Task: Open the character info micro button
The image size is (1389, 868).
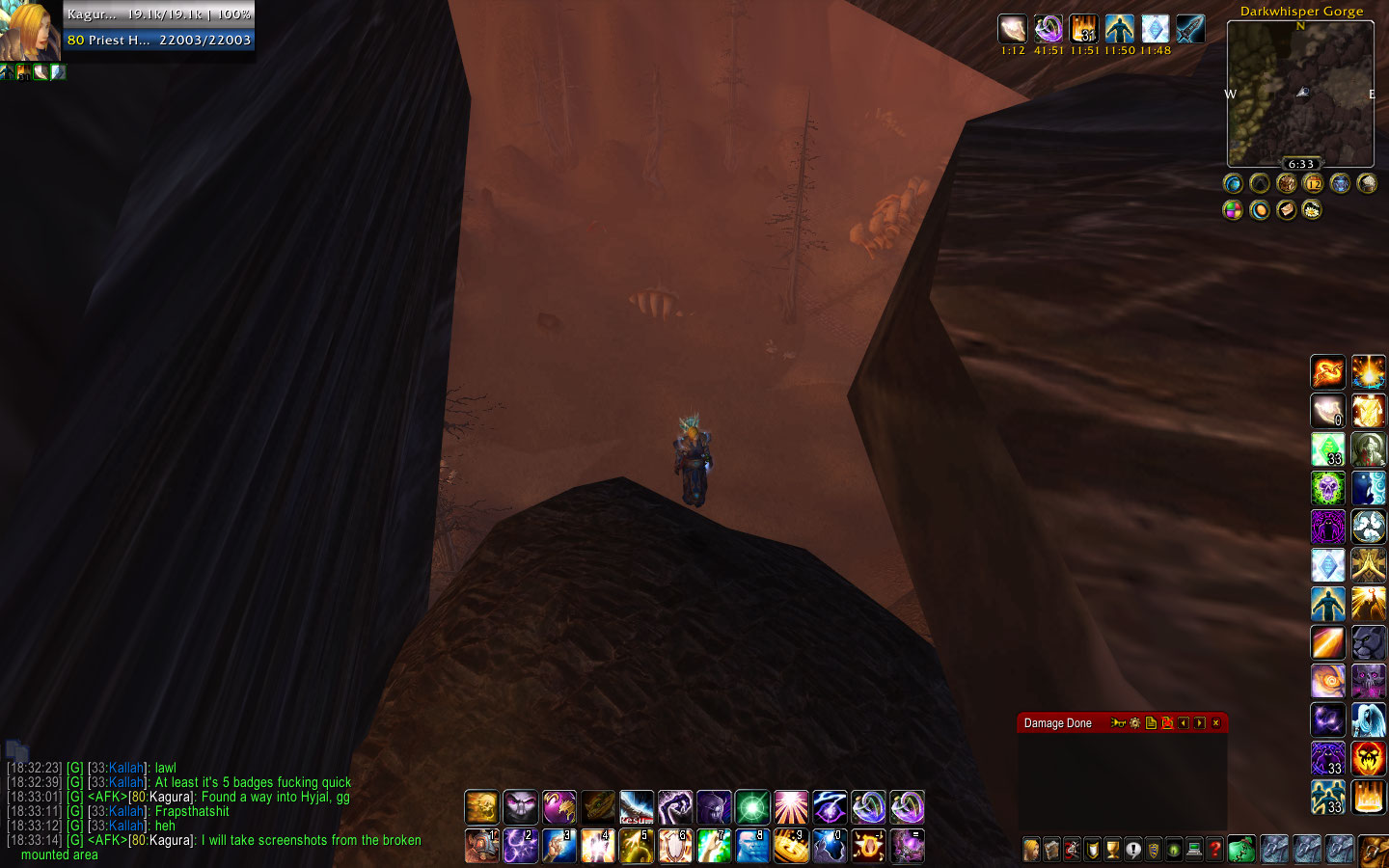Action: [x=1032, y=850]
